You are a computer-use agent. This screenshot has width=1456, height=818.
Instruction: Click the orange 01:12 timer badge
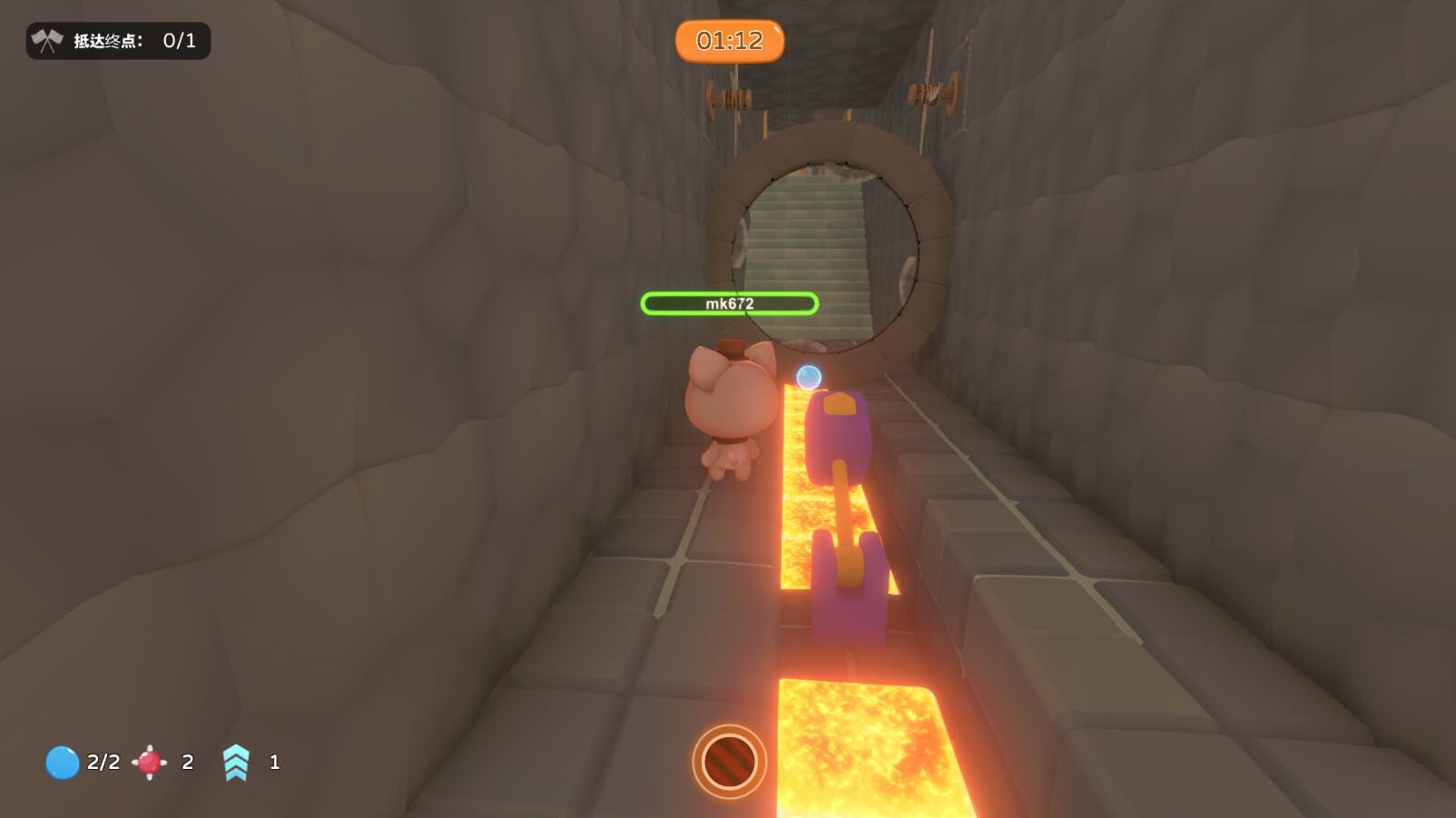(x=730, y=41)
